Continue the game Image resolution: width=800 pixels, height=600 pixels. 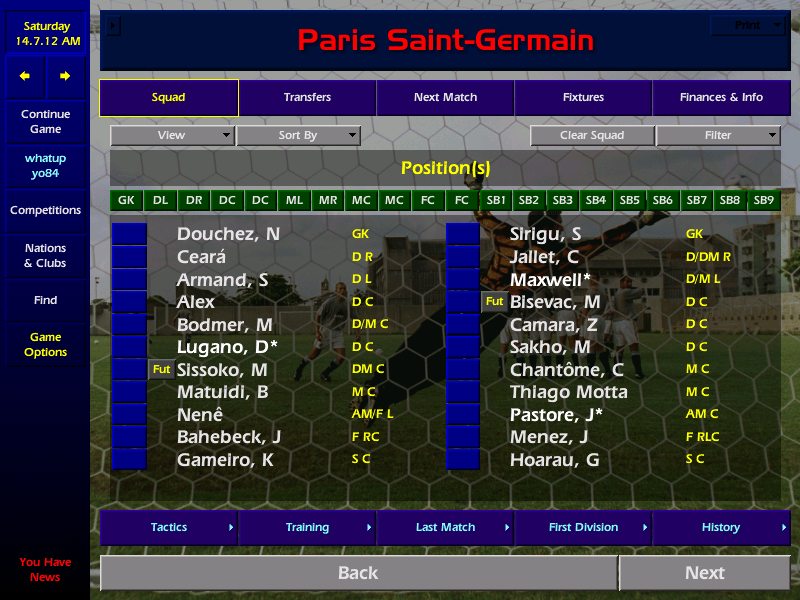pyautogui.click(x=45, y=122)
